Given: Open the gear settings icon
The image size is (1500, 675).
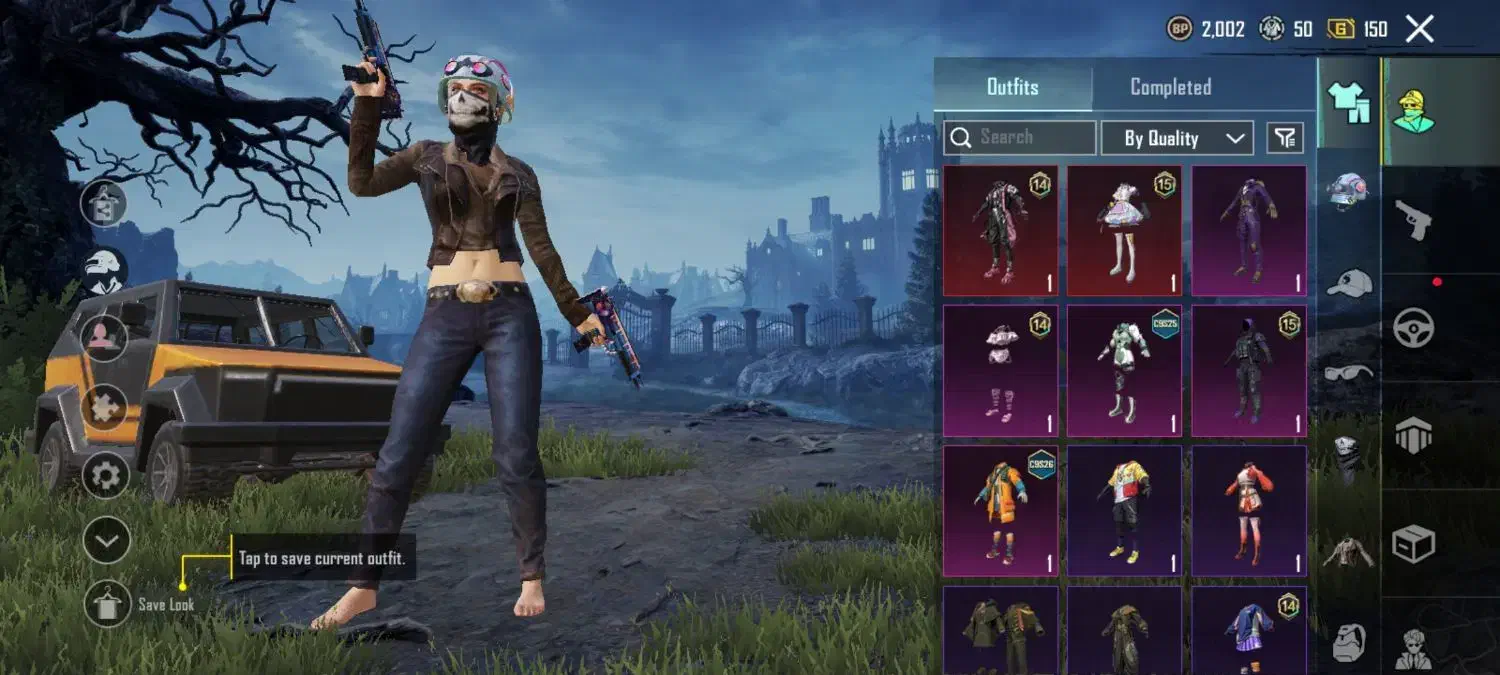Looking at the screenshot, I should click(106, 475).
